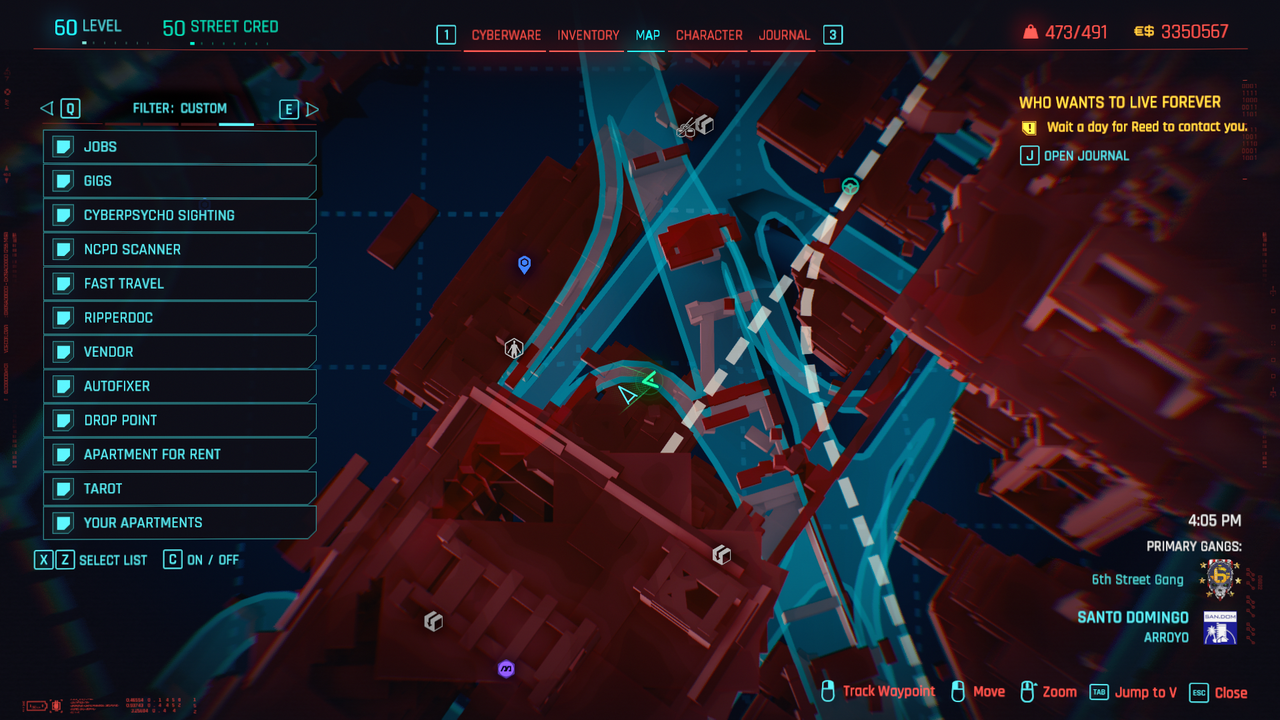This screenshot has width=1280, height=720.
Task: Toggle the Jobs map filter
Action: click(180, 147)
